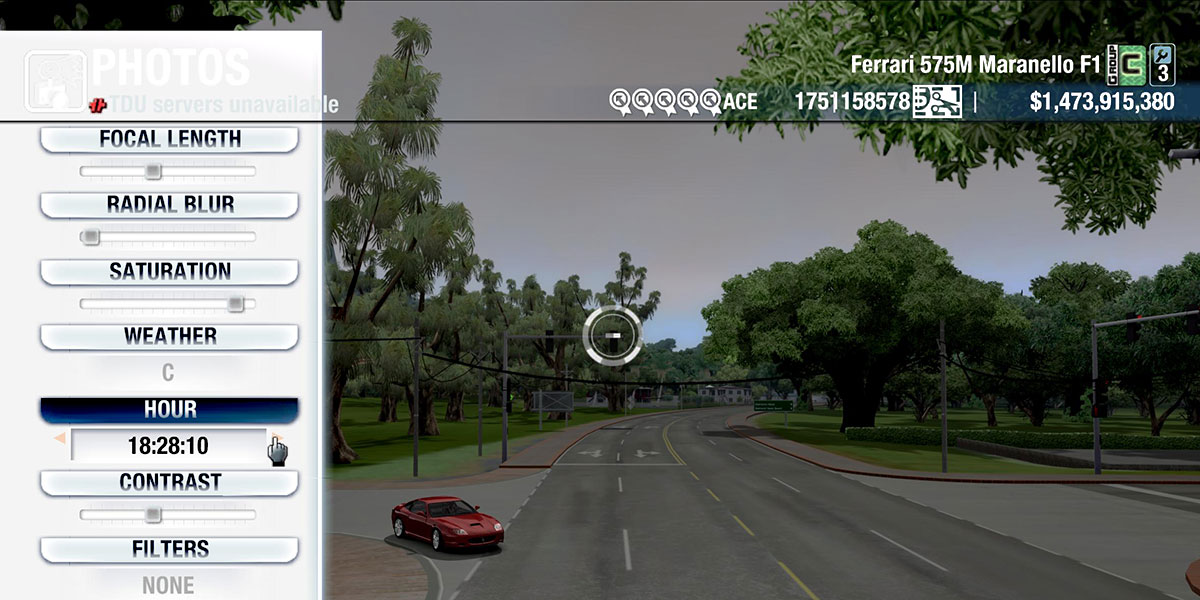Select the Radial Blur option
This screenshot has width=1200, height=600.
(x=169, y=205)
